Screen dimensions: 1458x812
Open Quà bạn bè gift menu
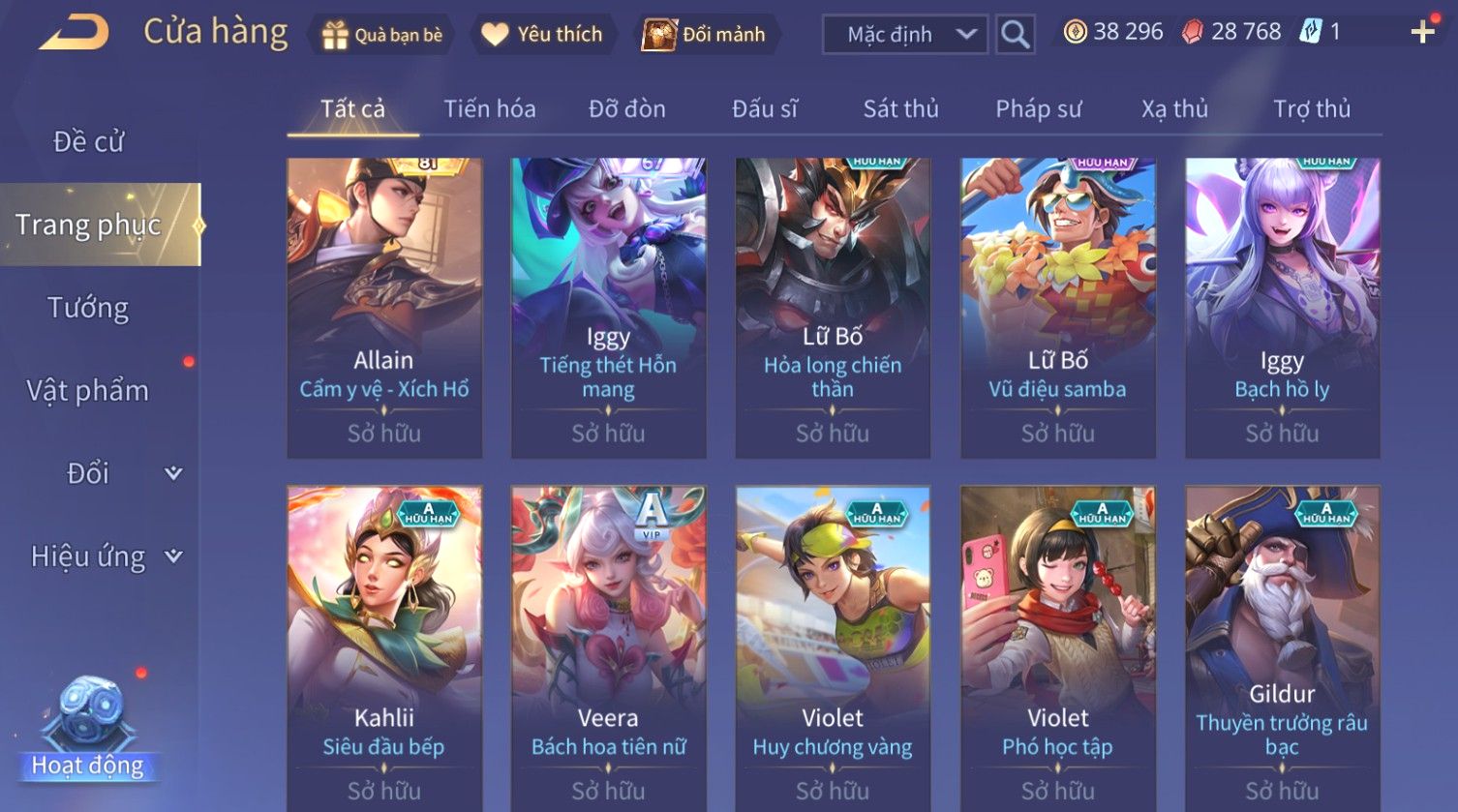(x=381, y=35)
